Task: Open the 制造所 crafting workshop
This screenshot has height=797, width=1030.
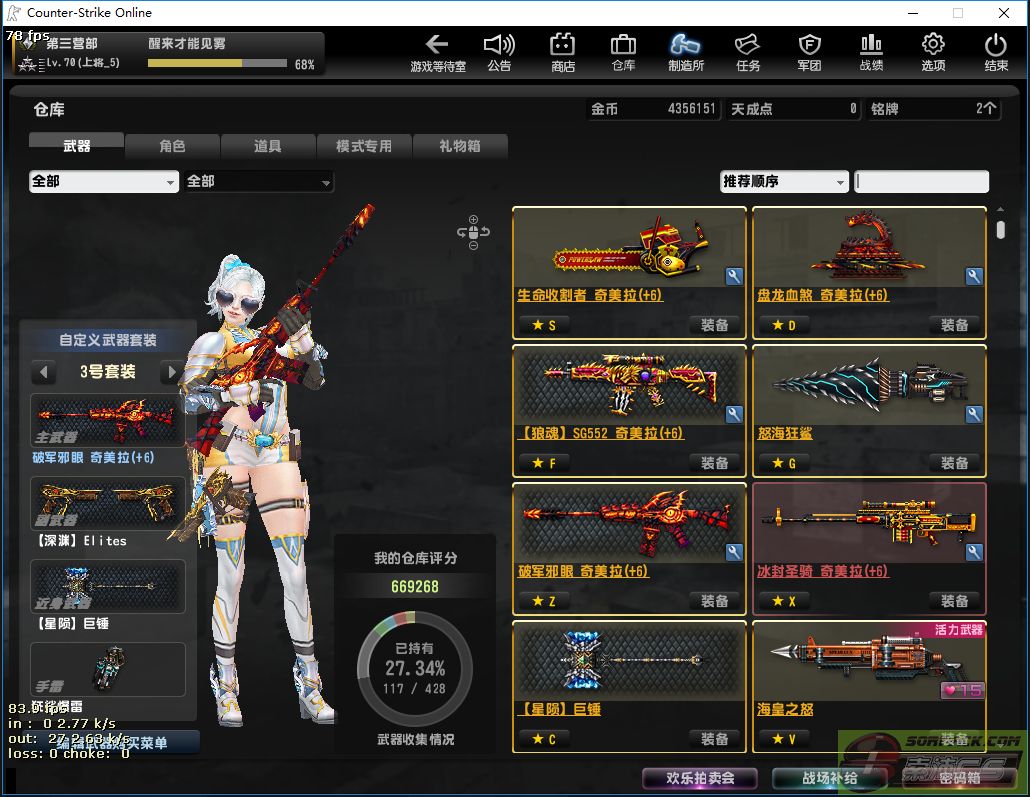Action: tap(685, 52)
